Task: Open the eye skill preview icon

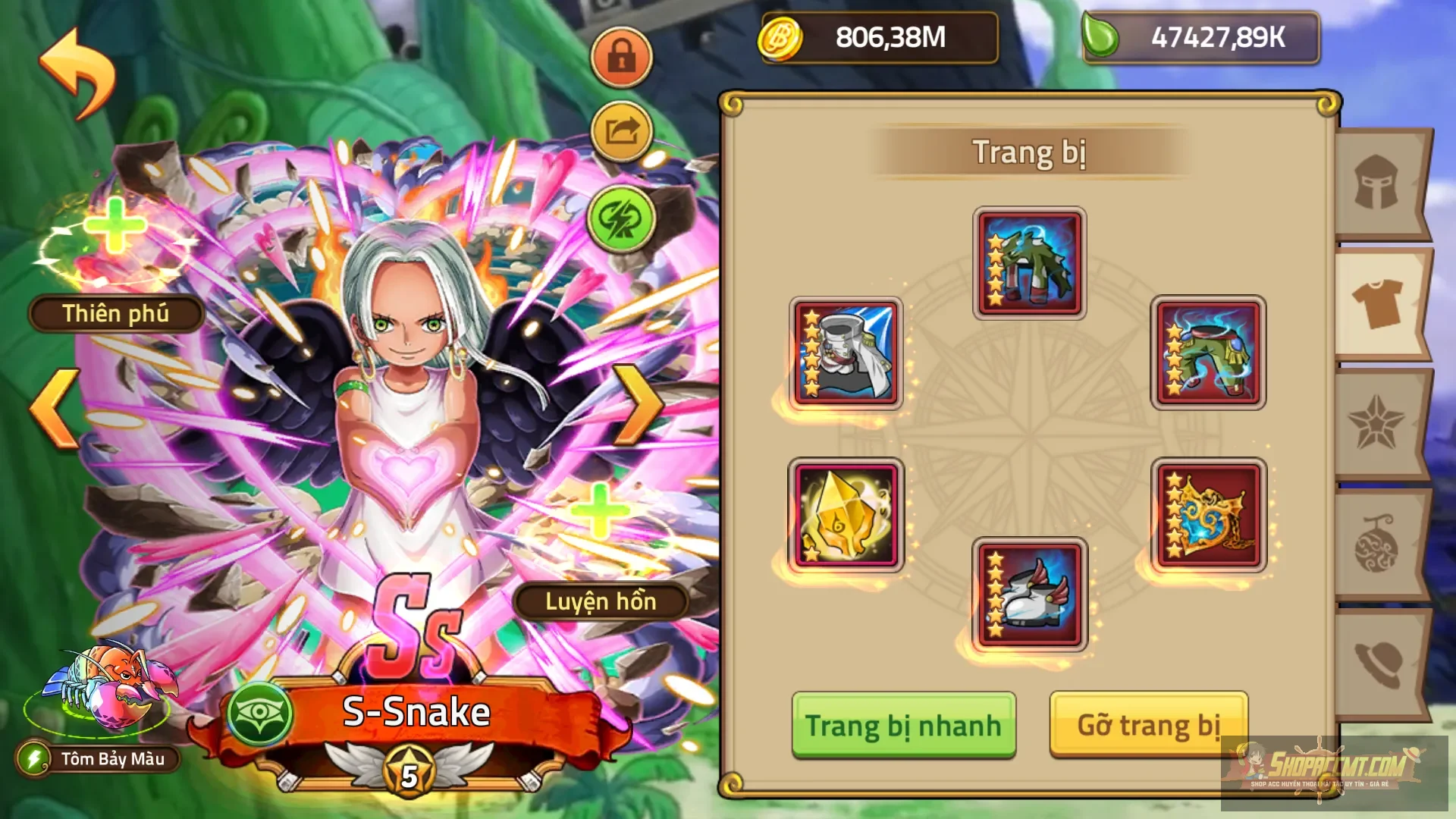Action: tap(258, 713)
